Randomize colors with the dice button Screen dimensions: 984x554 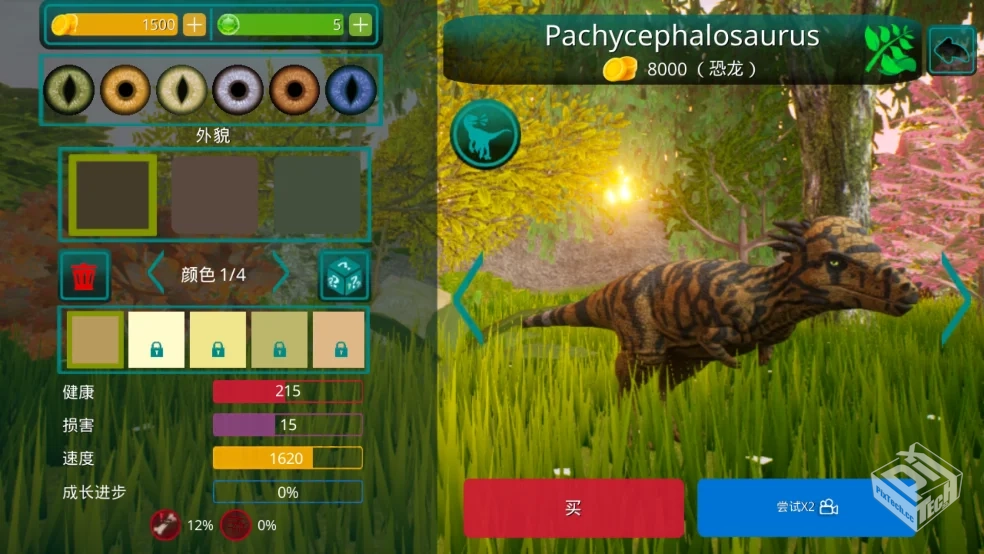(x=344, y=276)
